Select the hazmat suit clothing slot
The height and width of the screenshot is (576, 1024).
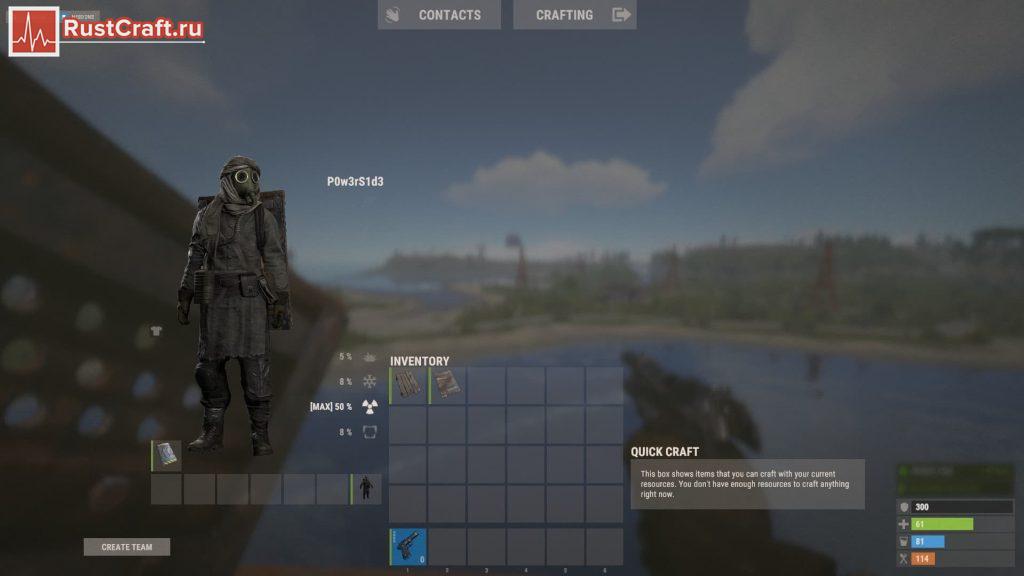366,489
